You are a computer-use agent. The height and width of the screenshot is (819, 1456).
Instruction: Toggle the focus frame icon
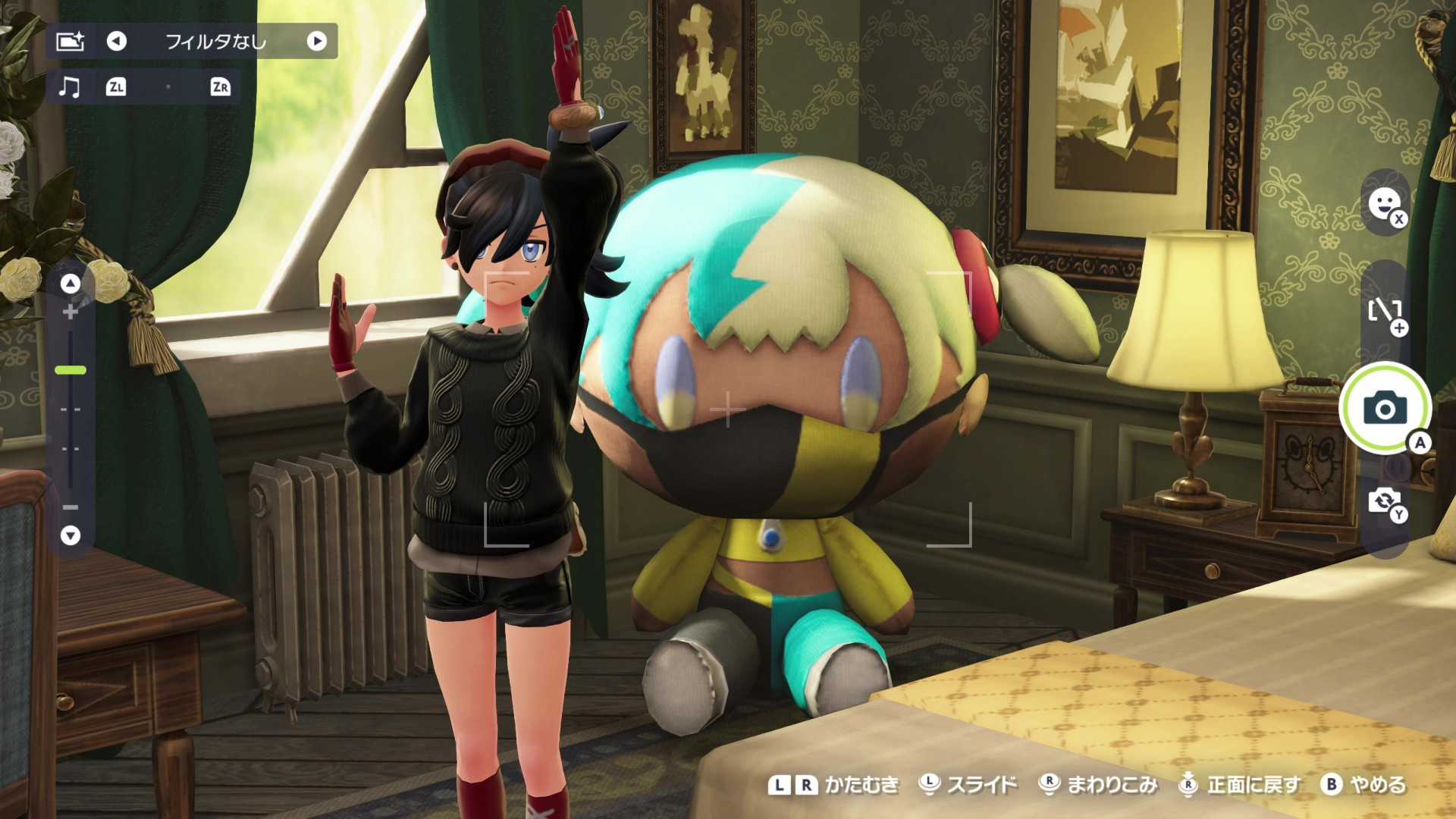coord(1385,311)
